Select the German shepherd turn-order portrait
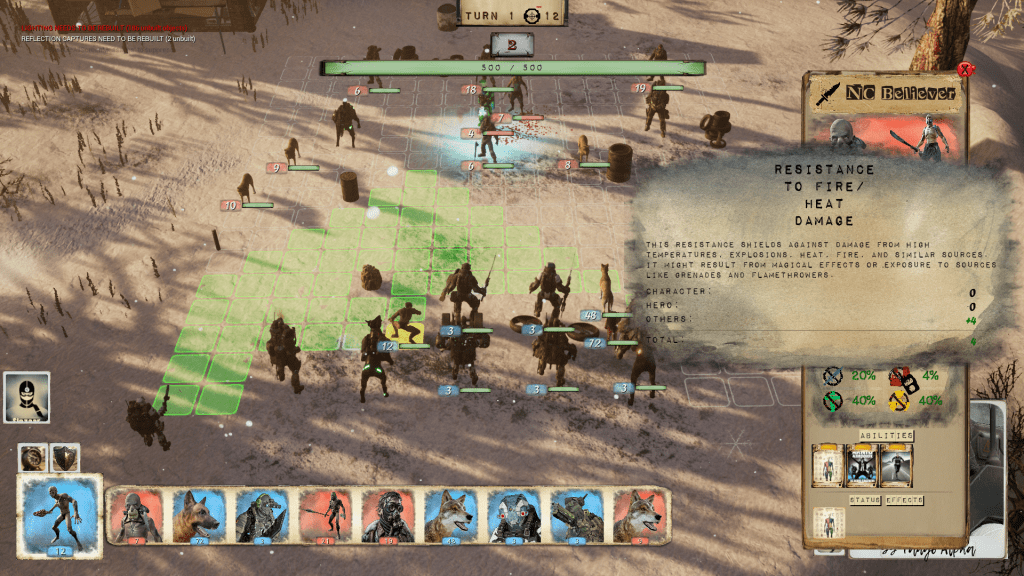 point(199,516)
